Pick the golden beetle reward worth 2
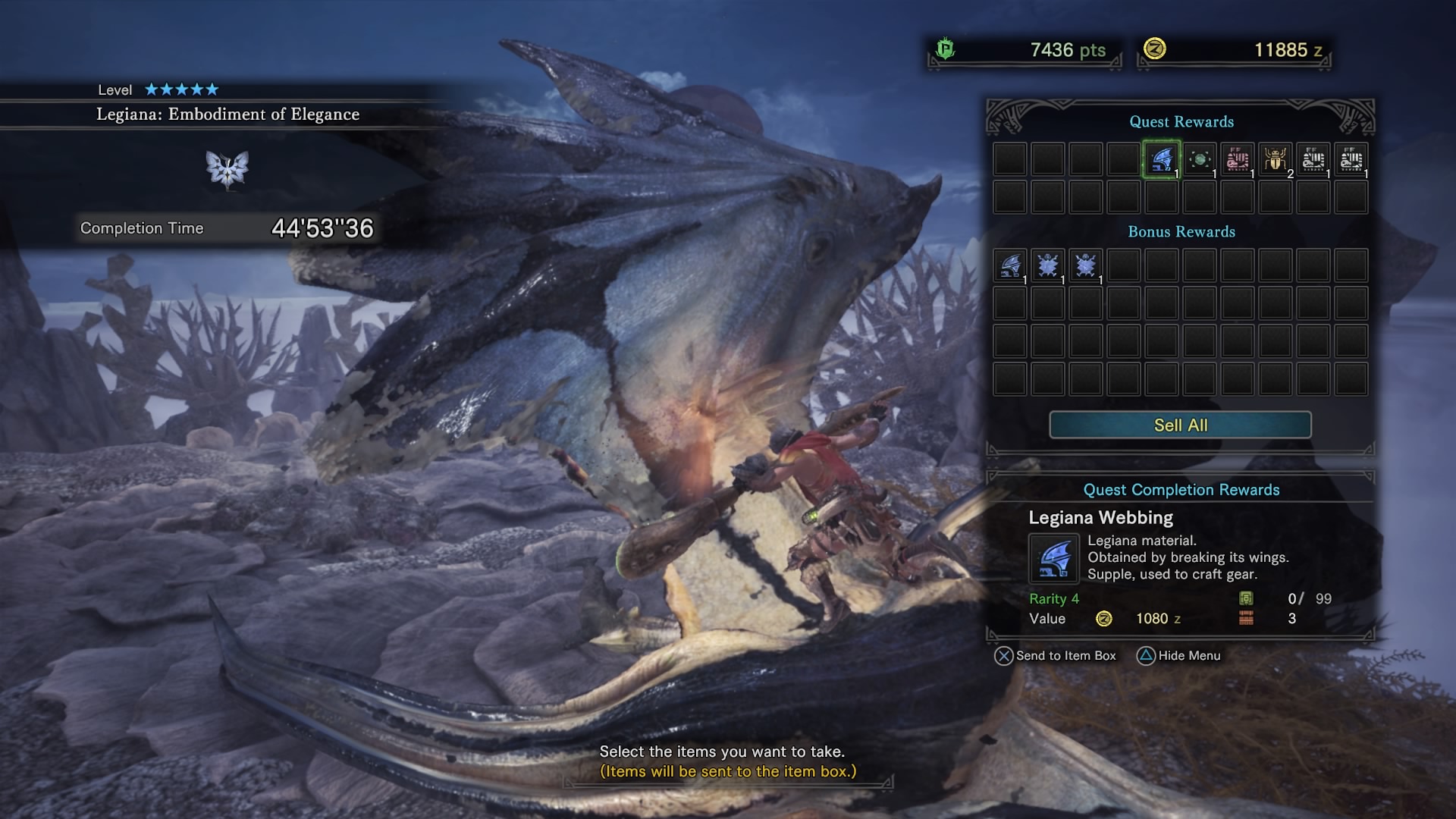The image size is (1456, 819). coord(1276,160)
